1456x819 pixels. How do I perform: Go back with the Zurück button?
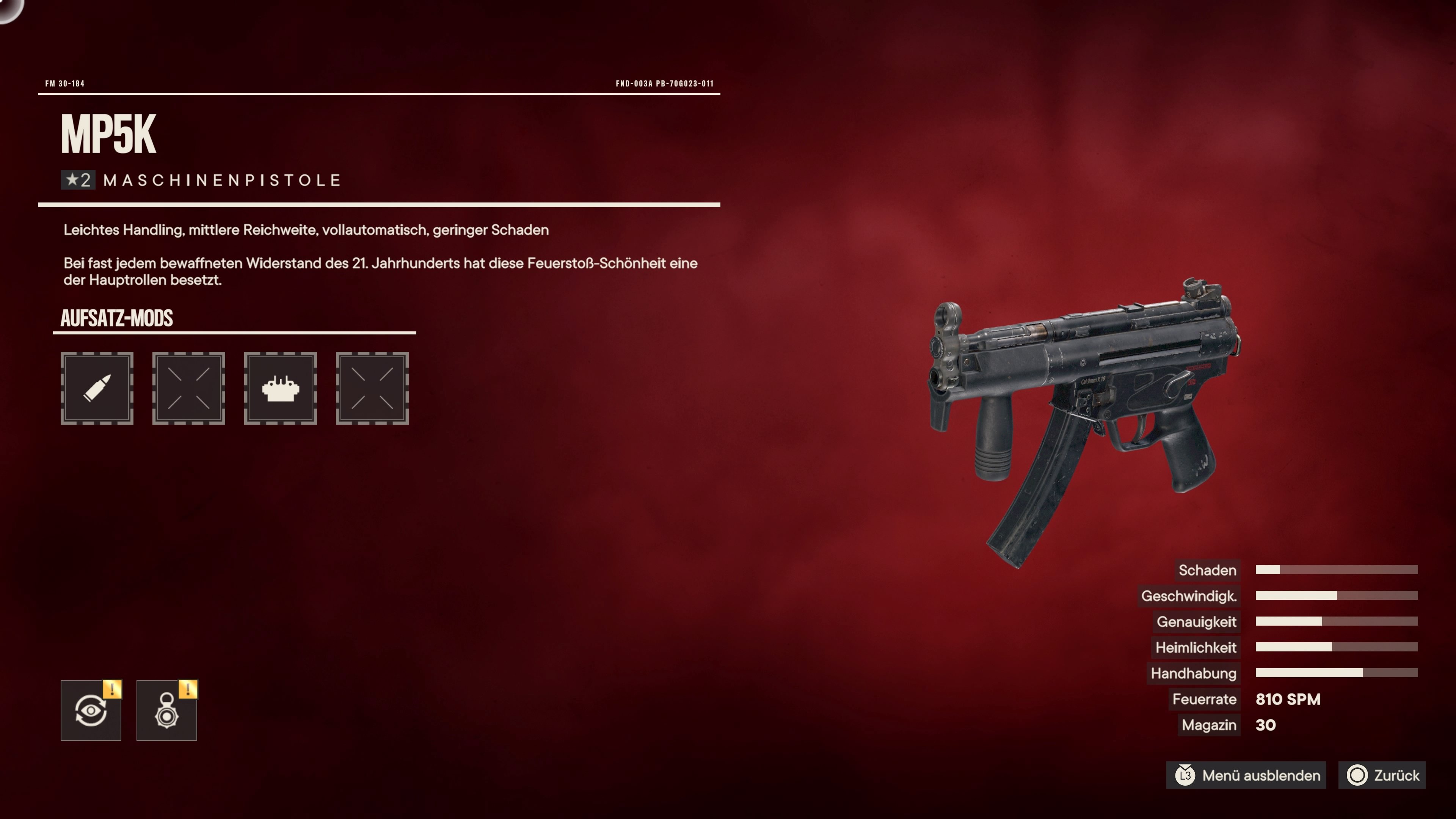1382,775
